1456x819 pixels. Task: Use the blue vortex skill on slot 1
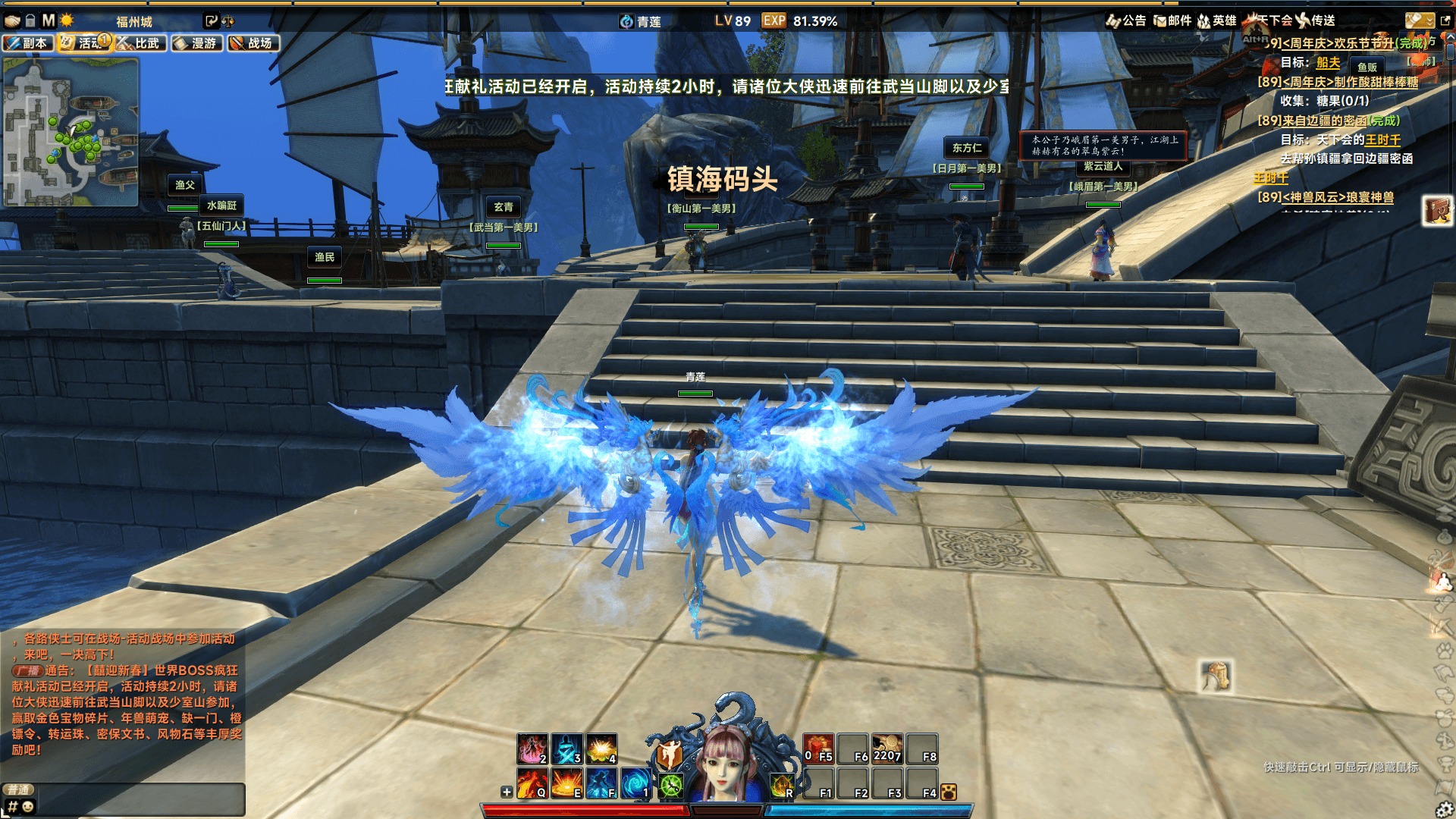point(635,783)
